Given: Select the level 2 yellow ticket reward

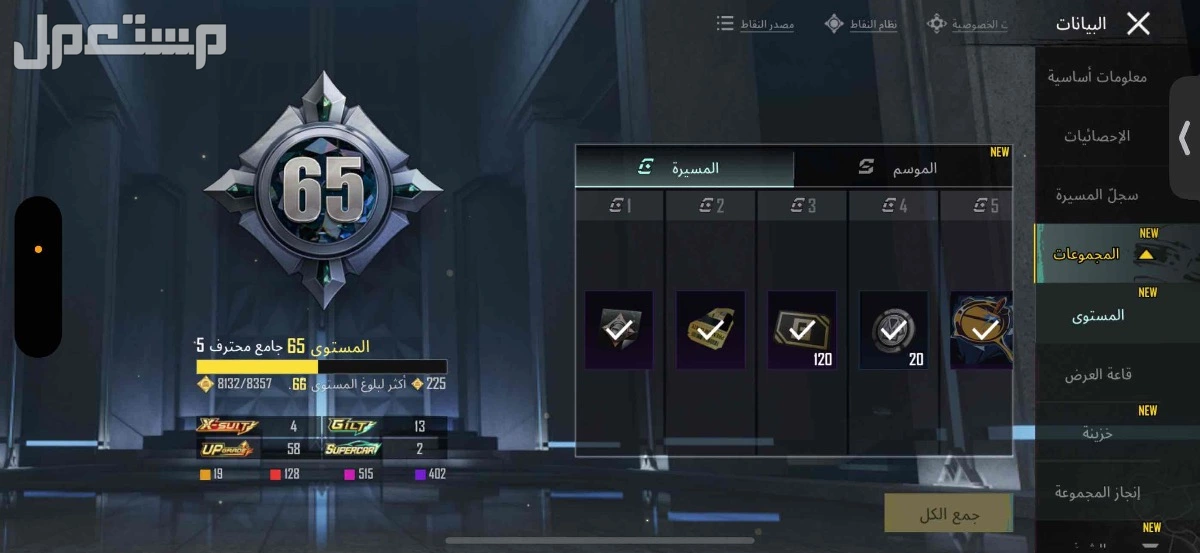Looking at the screenshot, I should (x=710, y=329).
